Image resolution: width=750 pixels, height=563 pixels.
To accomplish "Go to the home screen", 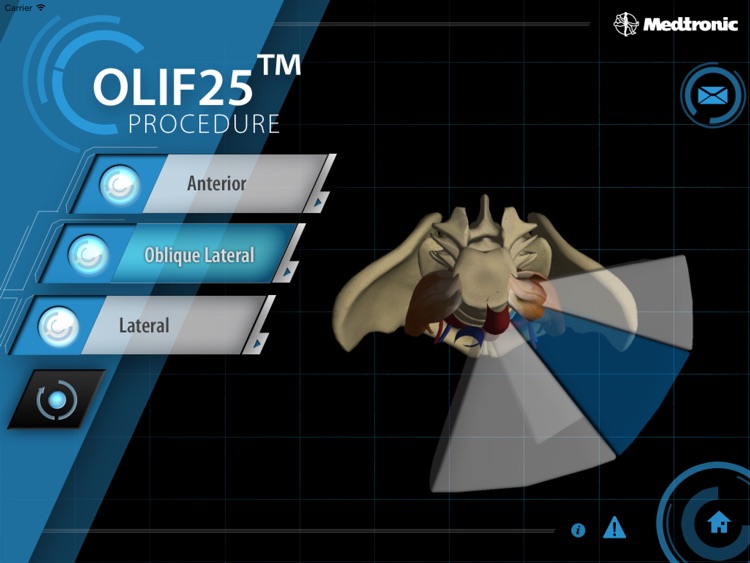I will point(718,523).
